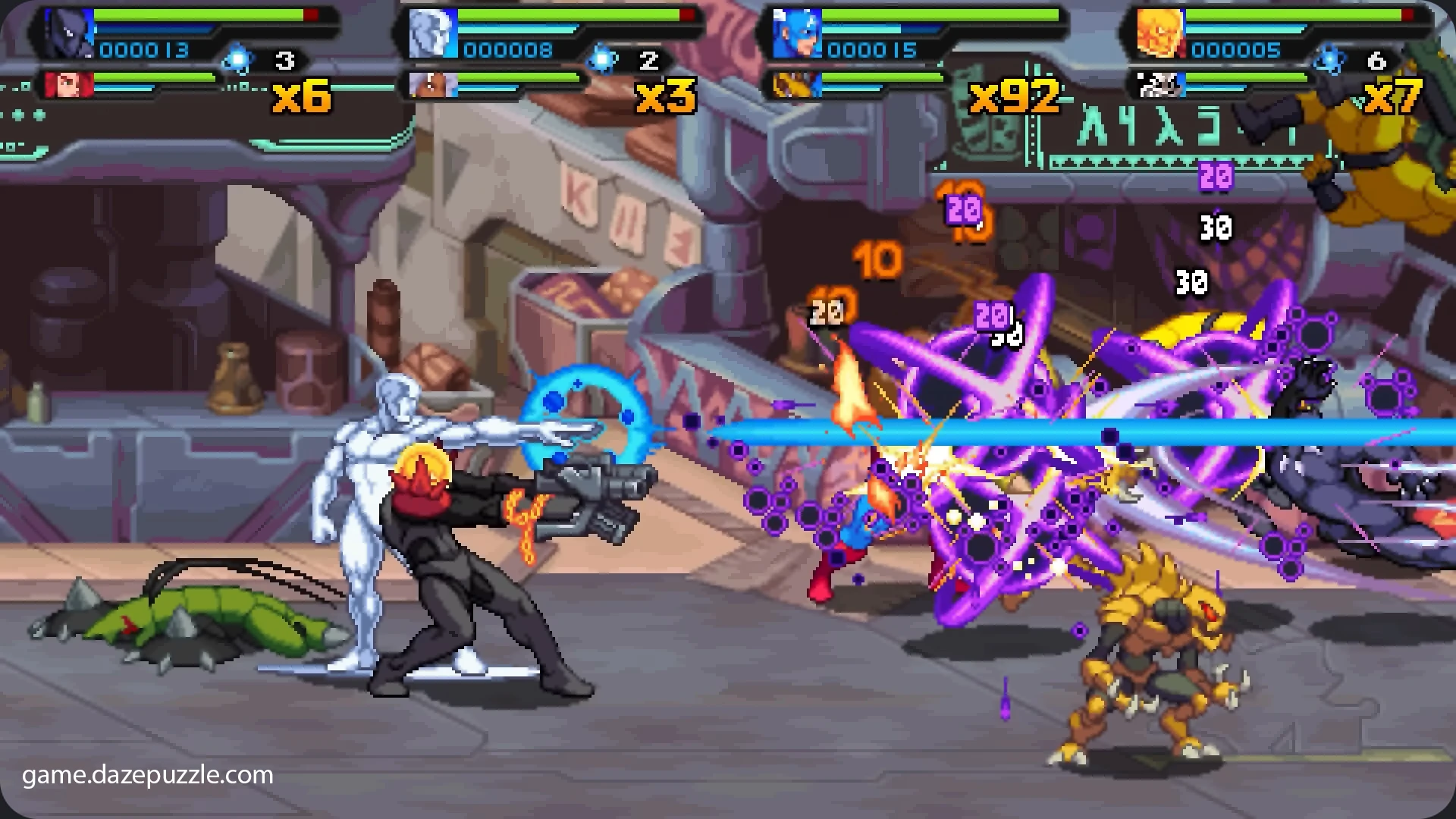Click the red-haired partner portrait

pyautogui.click(x=68, y=85)
